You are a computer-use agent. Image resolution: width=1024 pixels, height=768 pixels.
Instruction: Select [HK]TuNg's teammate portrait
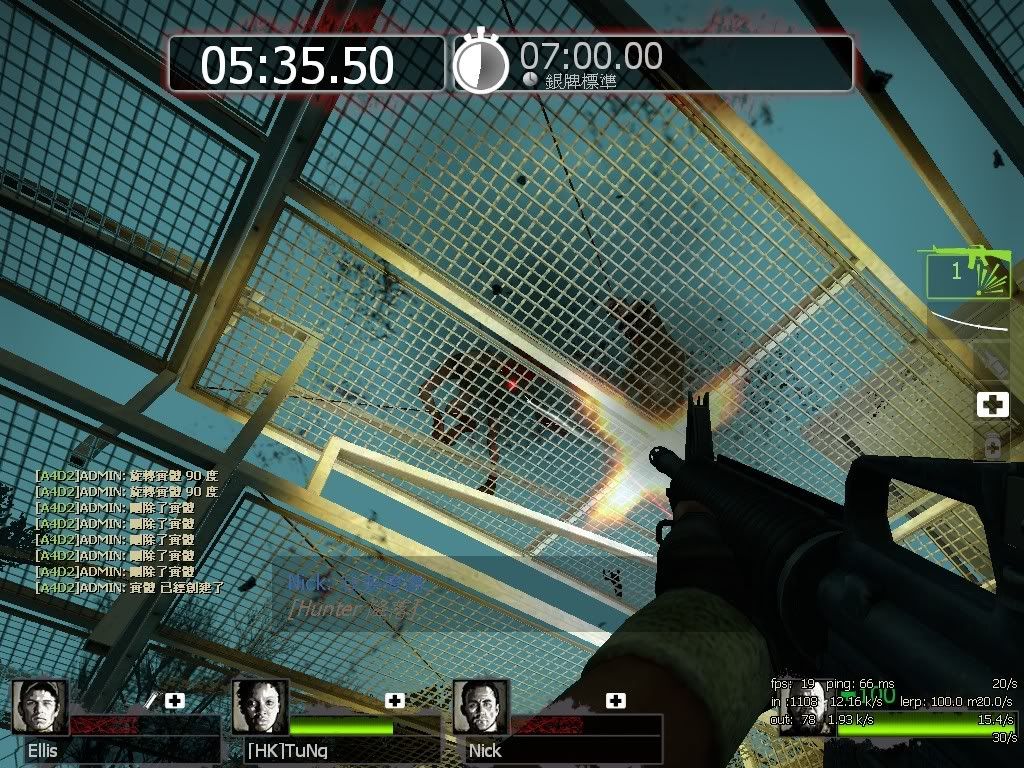point(260,707)
